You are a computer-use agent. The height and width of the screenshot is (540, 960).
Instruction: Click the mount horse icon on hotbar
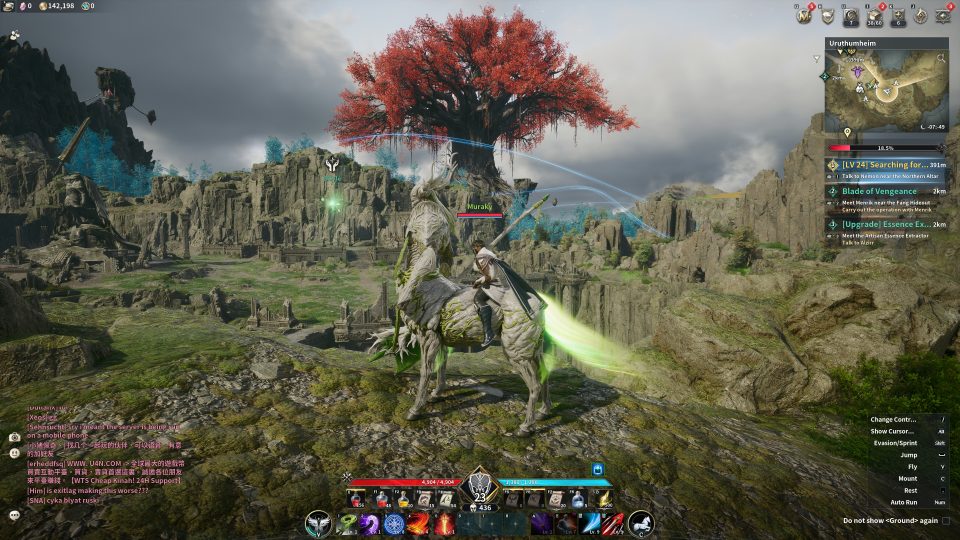pos(640,522)
